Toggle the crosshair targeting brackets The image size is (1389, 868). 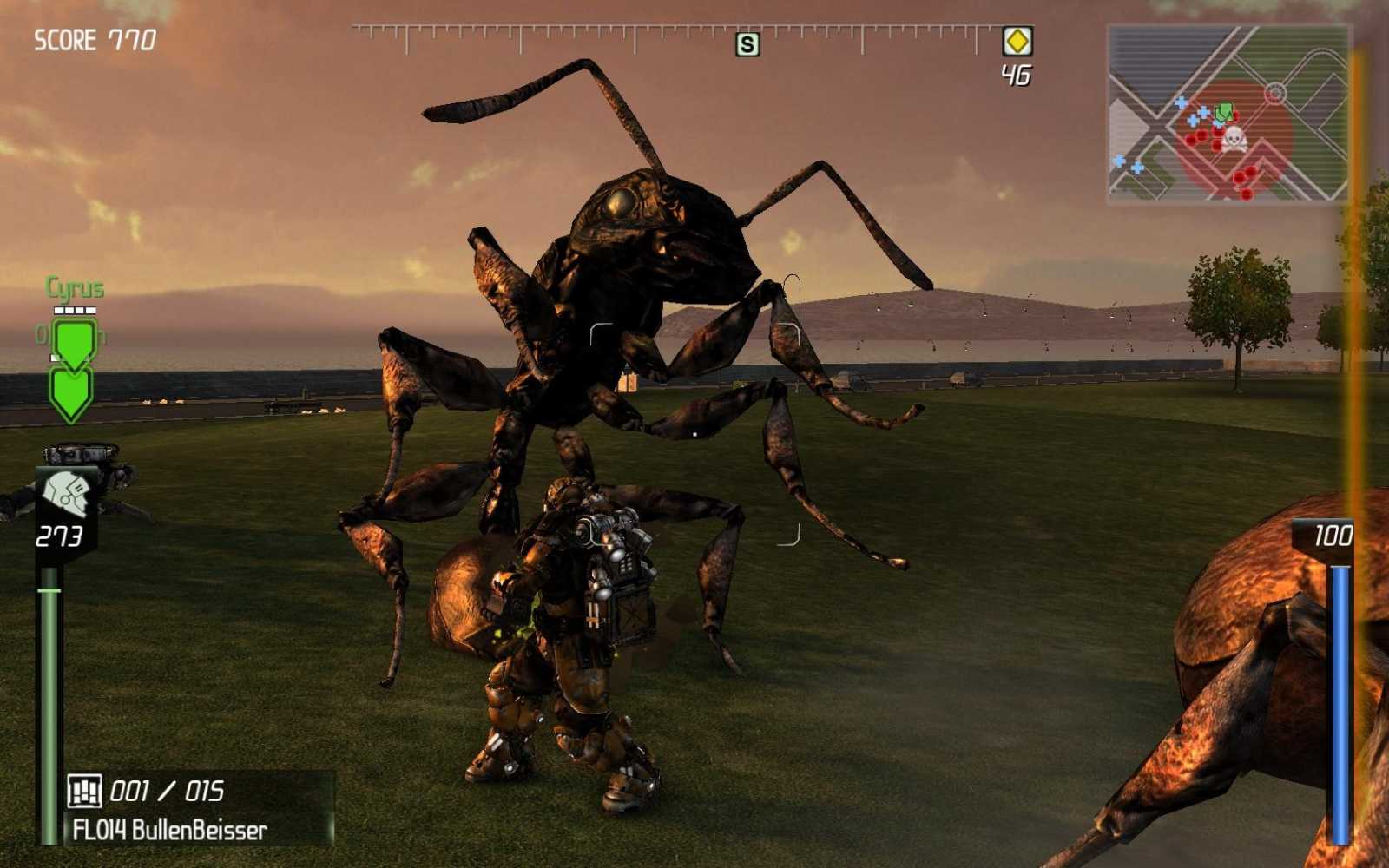694,434
